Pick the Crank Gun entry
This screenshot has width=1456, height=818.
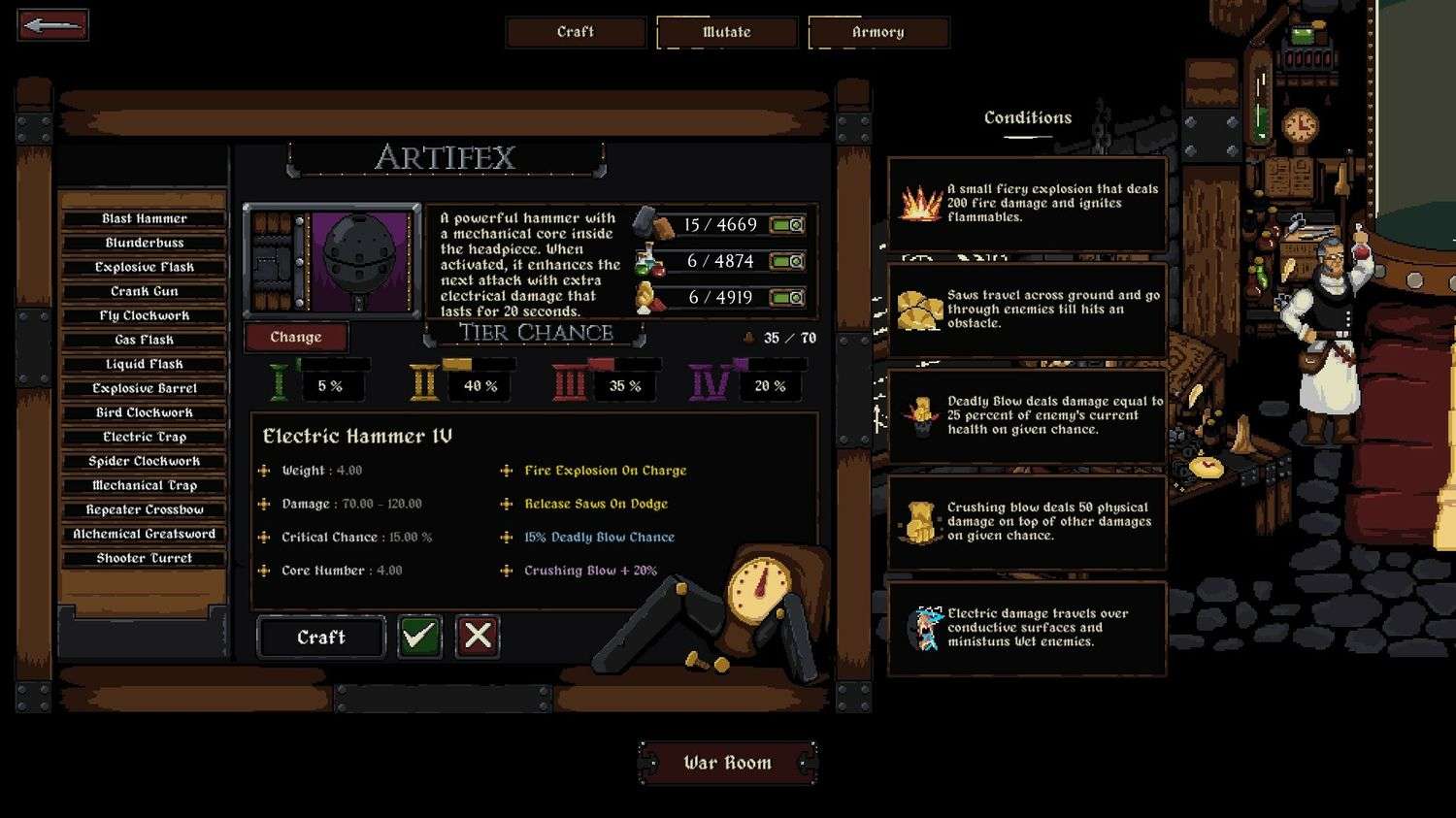click(145, 291)
